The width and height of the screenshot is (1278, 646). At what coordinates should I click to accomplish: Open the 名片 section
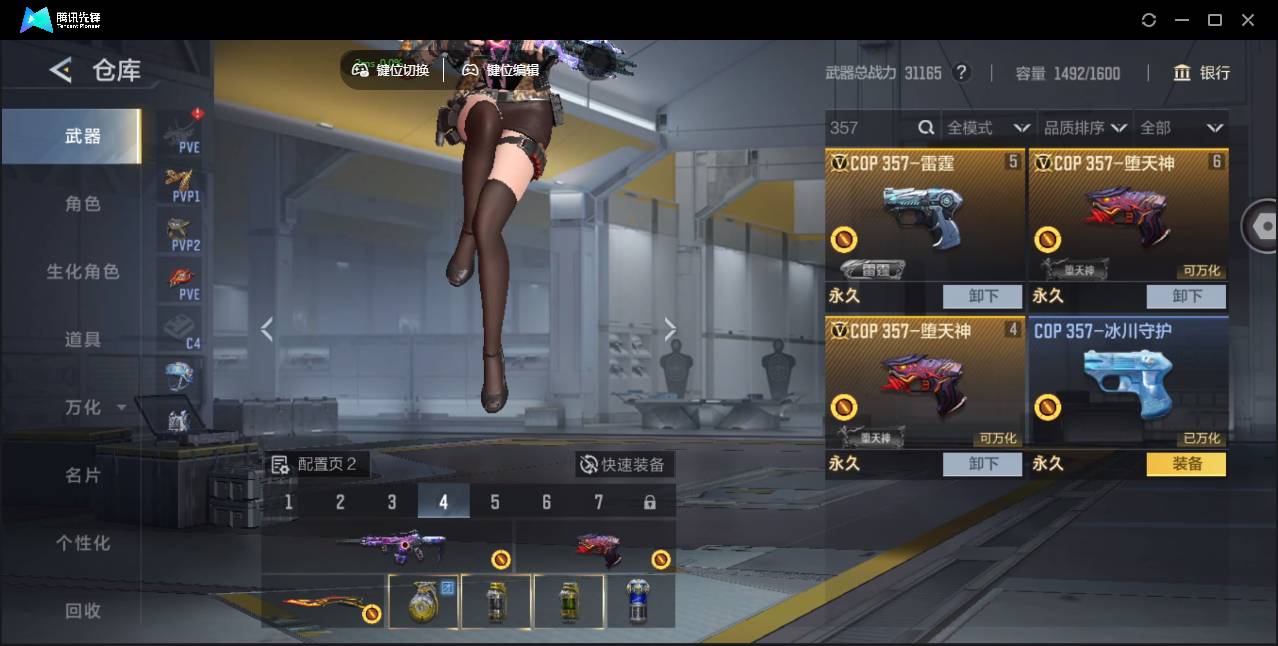point(83,475)
